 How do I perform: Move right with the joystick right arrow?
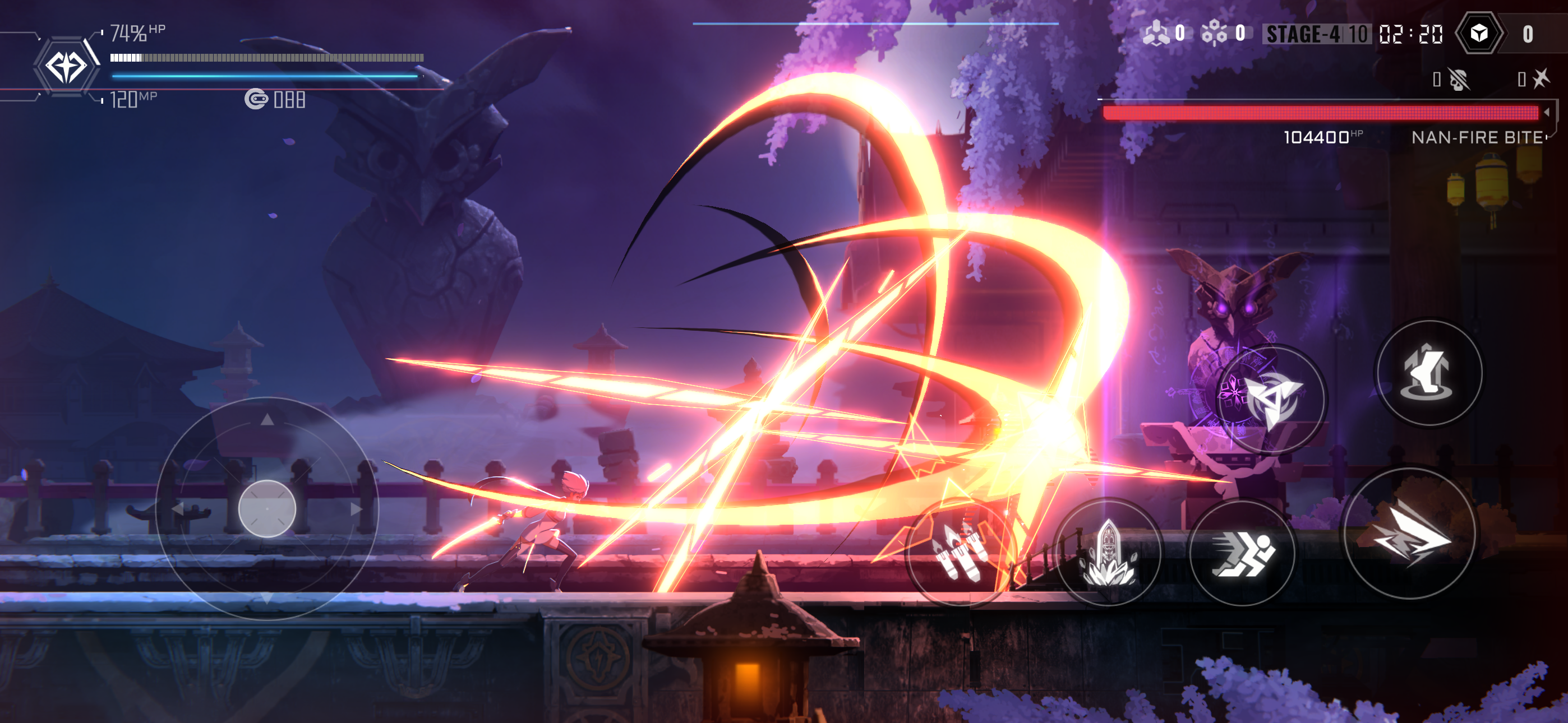tap(357, 509)
